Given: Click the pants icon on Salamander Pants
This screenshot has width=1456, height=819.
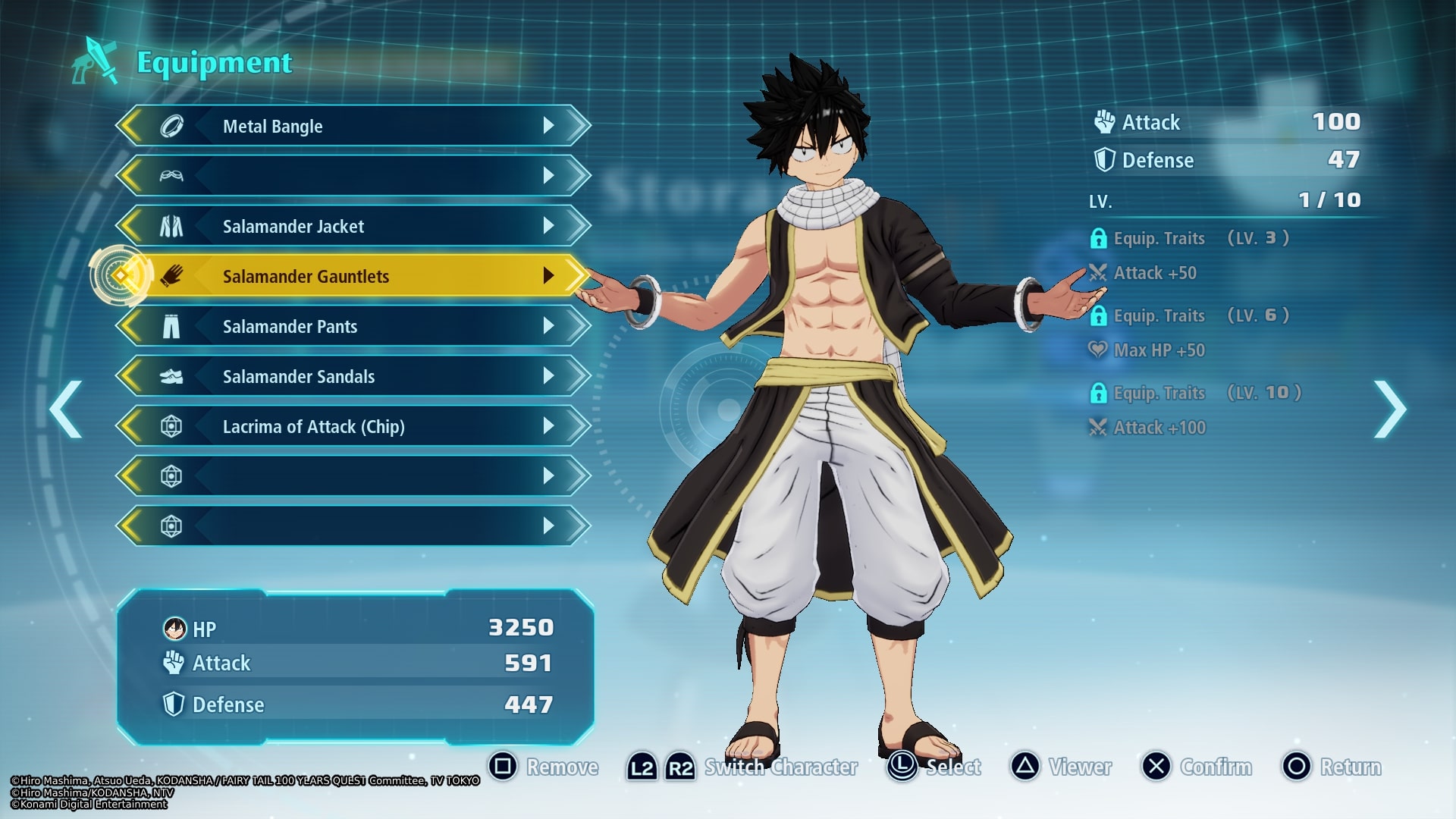Looking at the screenshot, I should click(172, 326).
